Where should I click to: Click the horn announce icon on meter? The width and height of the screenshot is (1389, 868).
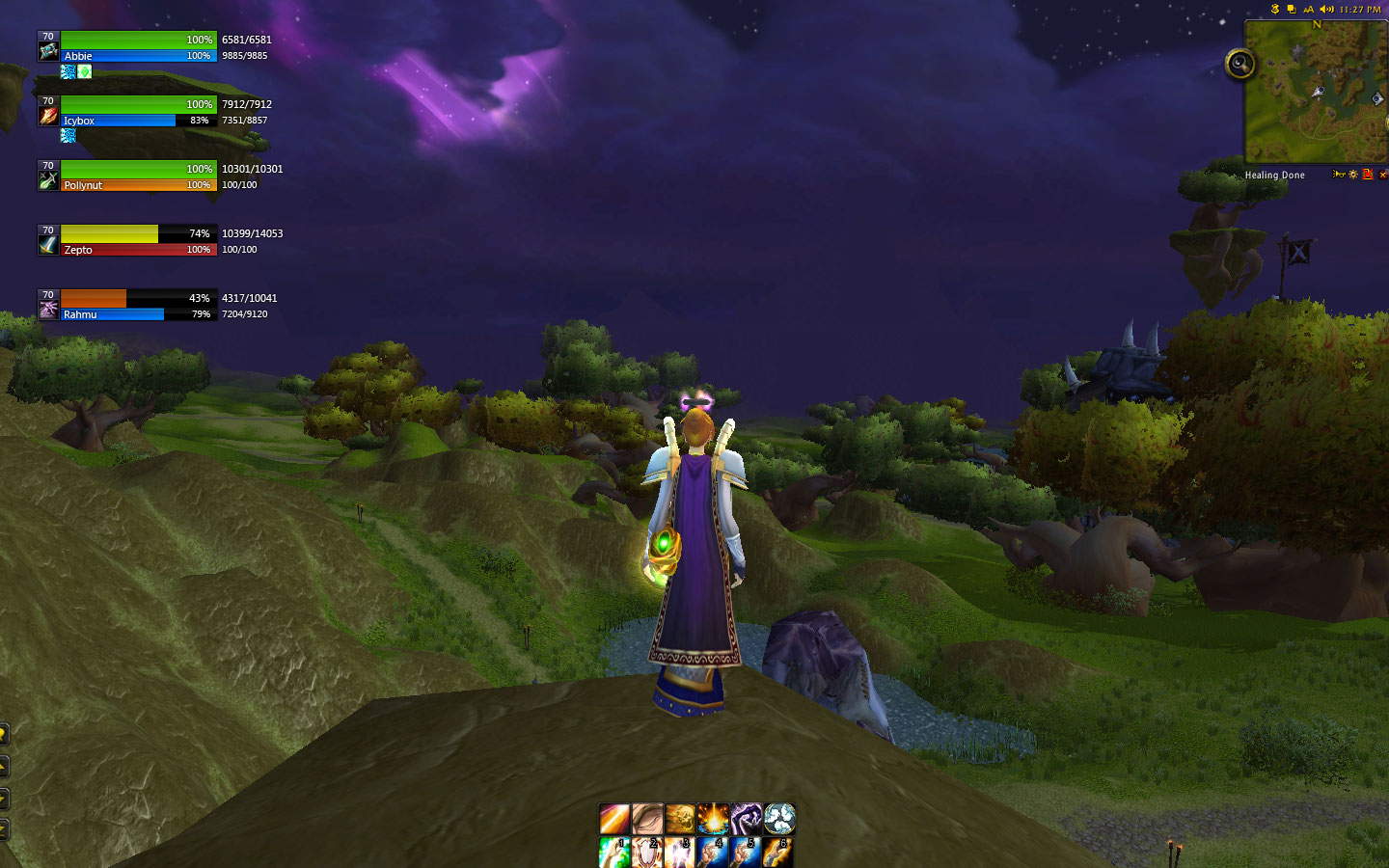click(1338, 175)
